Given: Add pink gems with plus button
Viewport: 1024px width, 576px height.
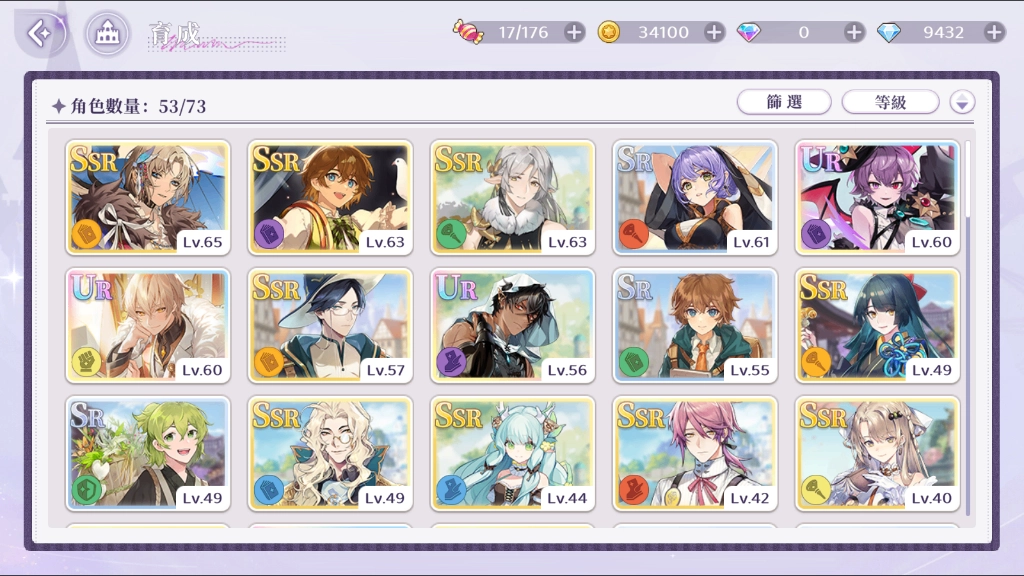Looking at the screenshot, I should [x=854, y=32].
